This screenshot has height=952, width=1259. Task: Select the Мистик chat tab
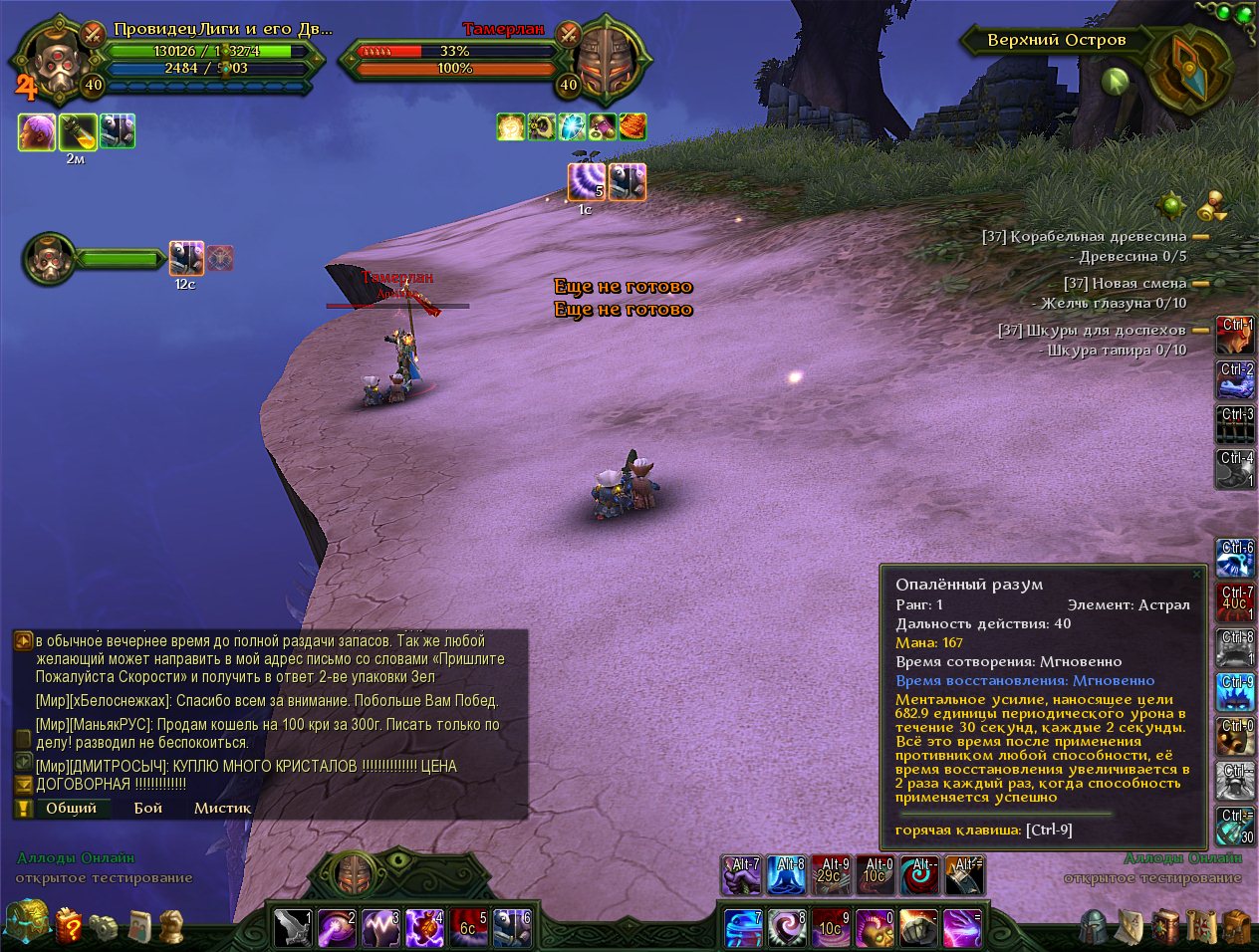click(x=222, y=808)
